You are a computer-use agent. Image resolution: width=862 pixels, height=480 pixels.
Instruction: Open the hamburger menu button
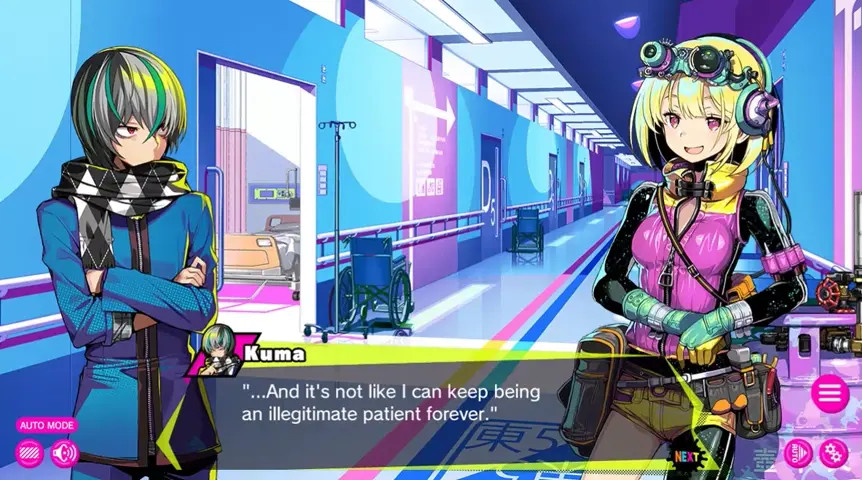829,393
